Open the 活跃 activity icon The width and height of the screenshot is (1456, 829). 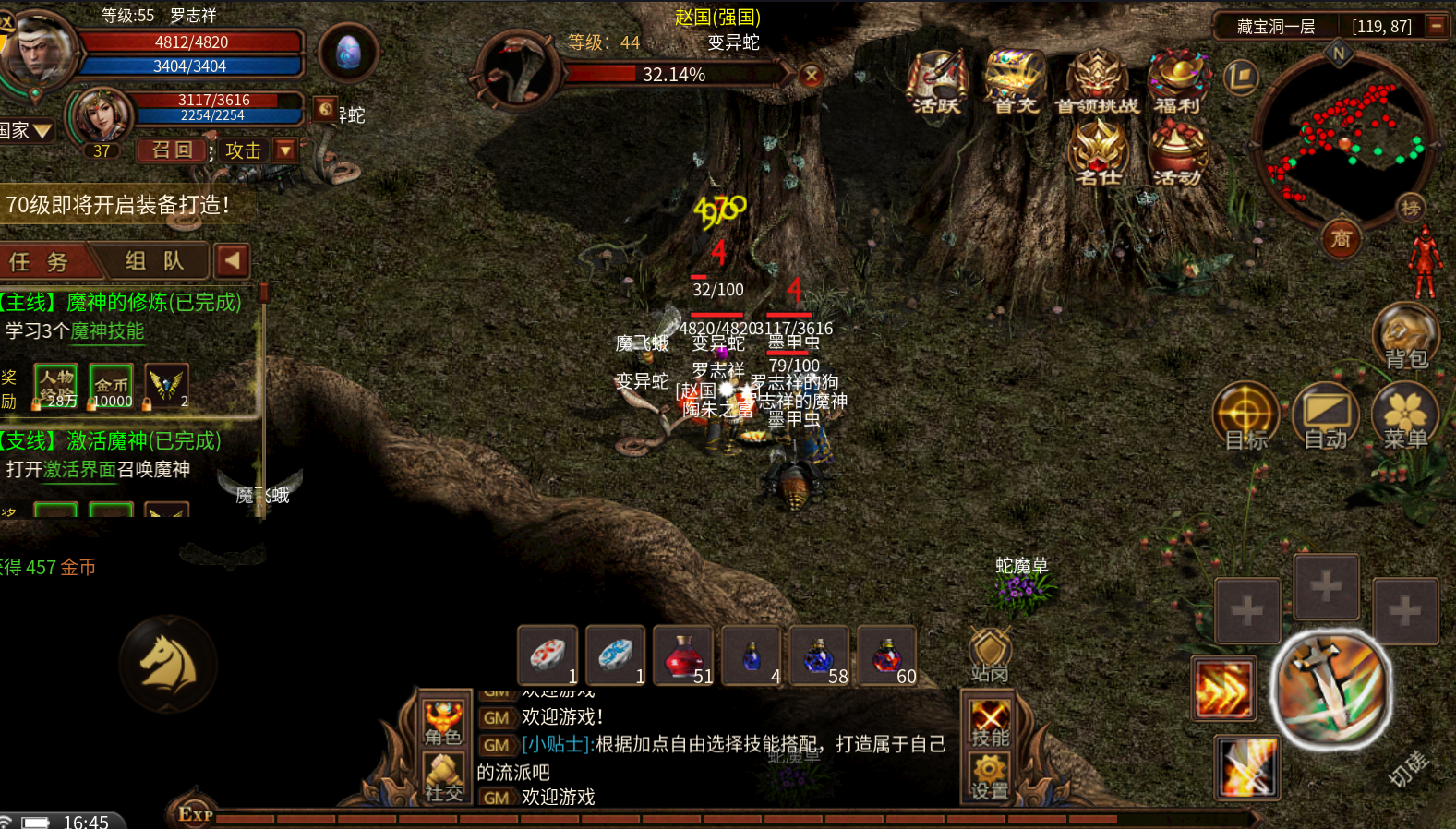(936, 81)
